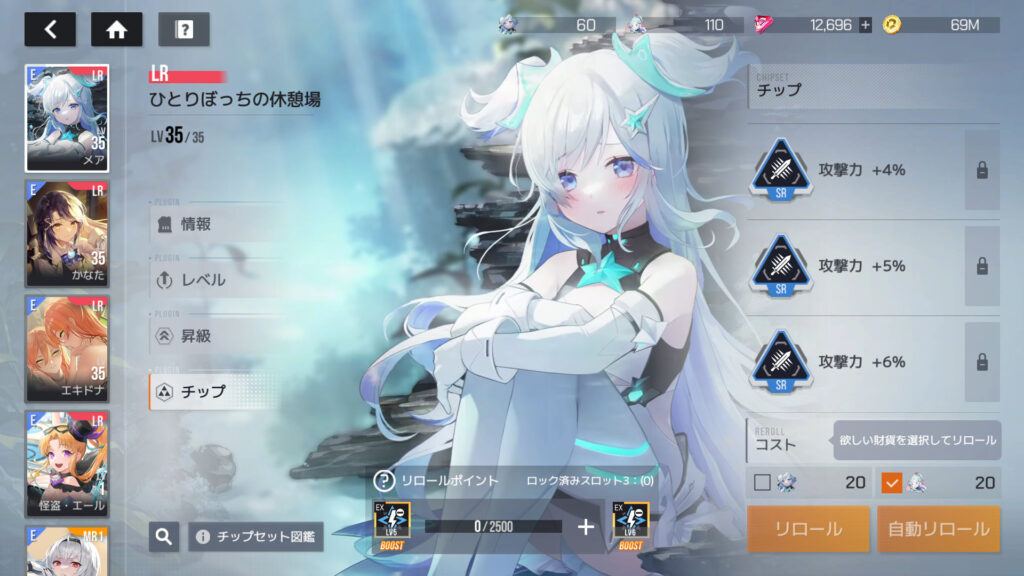Add currency with the plus button
Viewport: 1024px width, 576px height.
[865, 25]
